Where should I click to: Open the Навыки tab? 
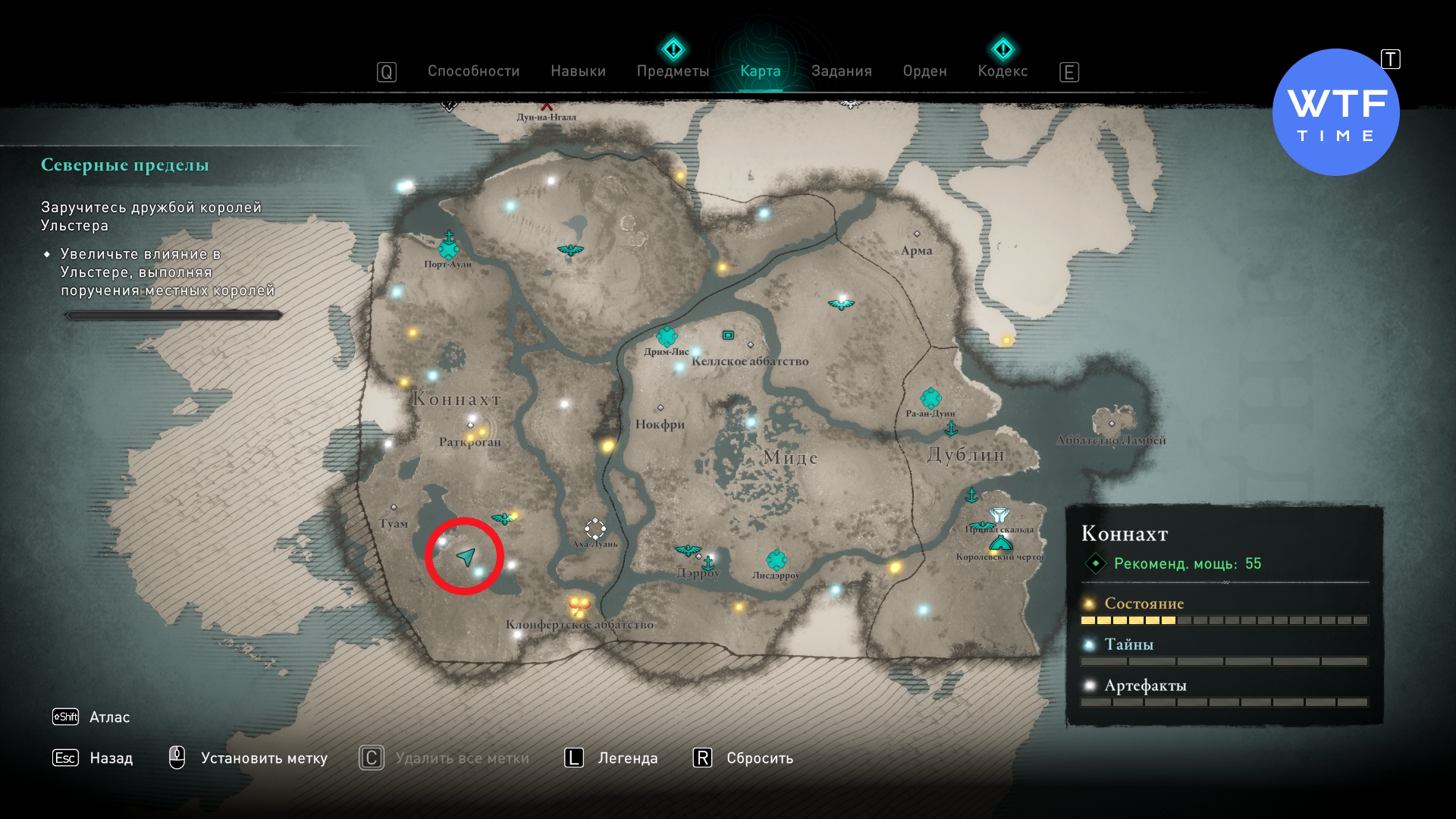pos(578,71)
